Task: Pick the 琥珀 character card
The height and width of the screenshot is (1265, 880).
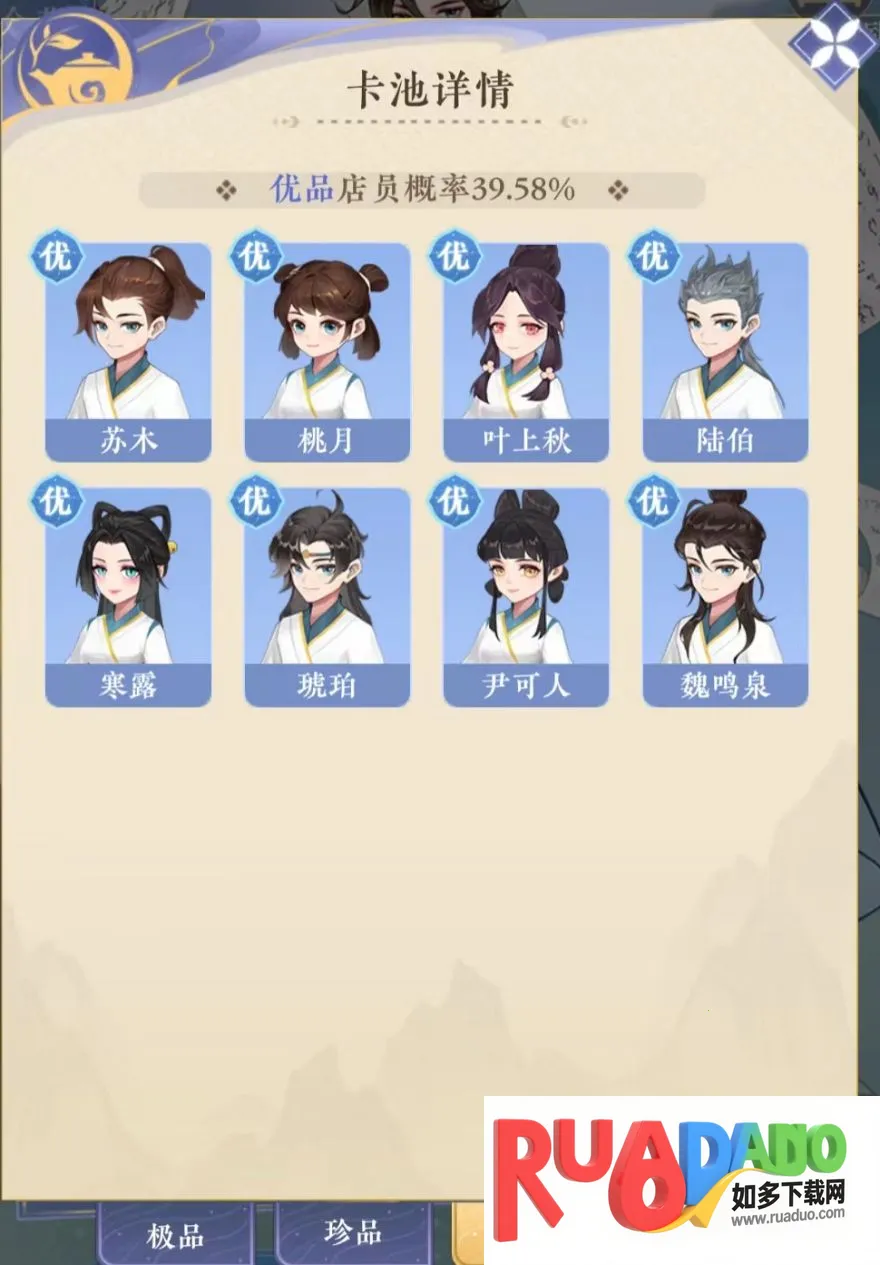Action: [327, 597]
